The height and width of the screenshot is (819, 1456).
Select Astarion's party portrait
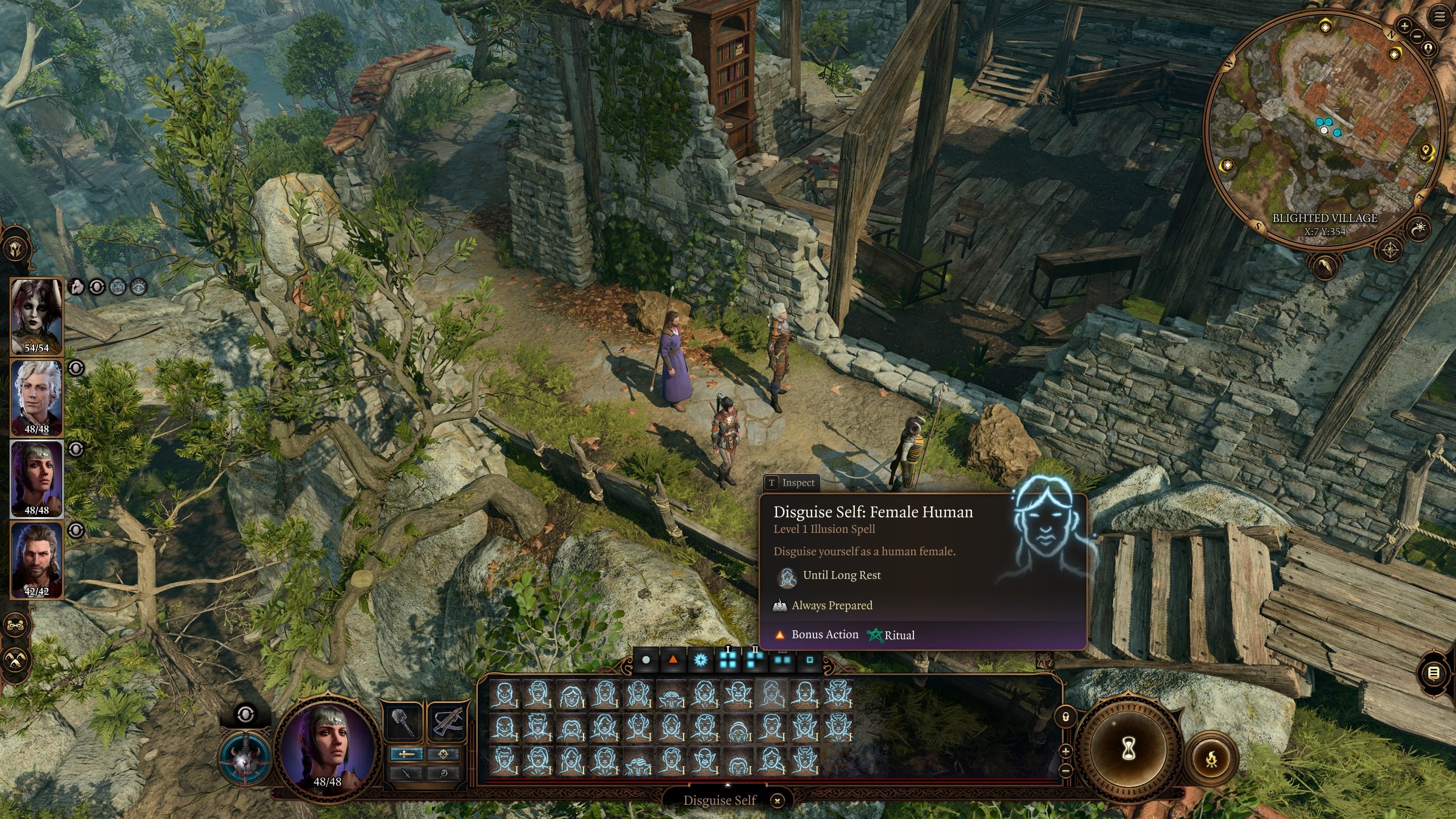(36, 398)
